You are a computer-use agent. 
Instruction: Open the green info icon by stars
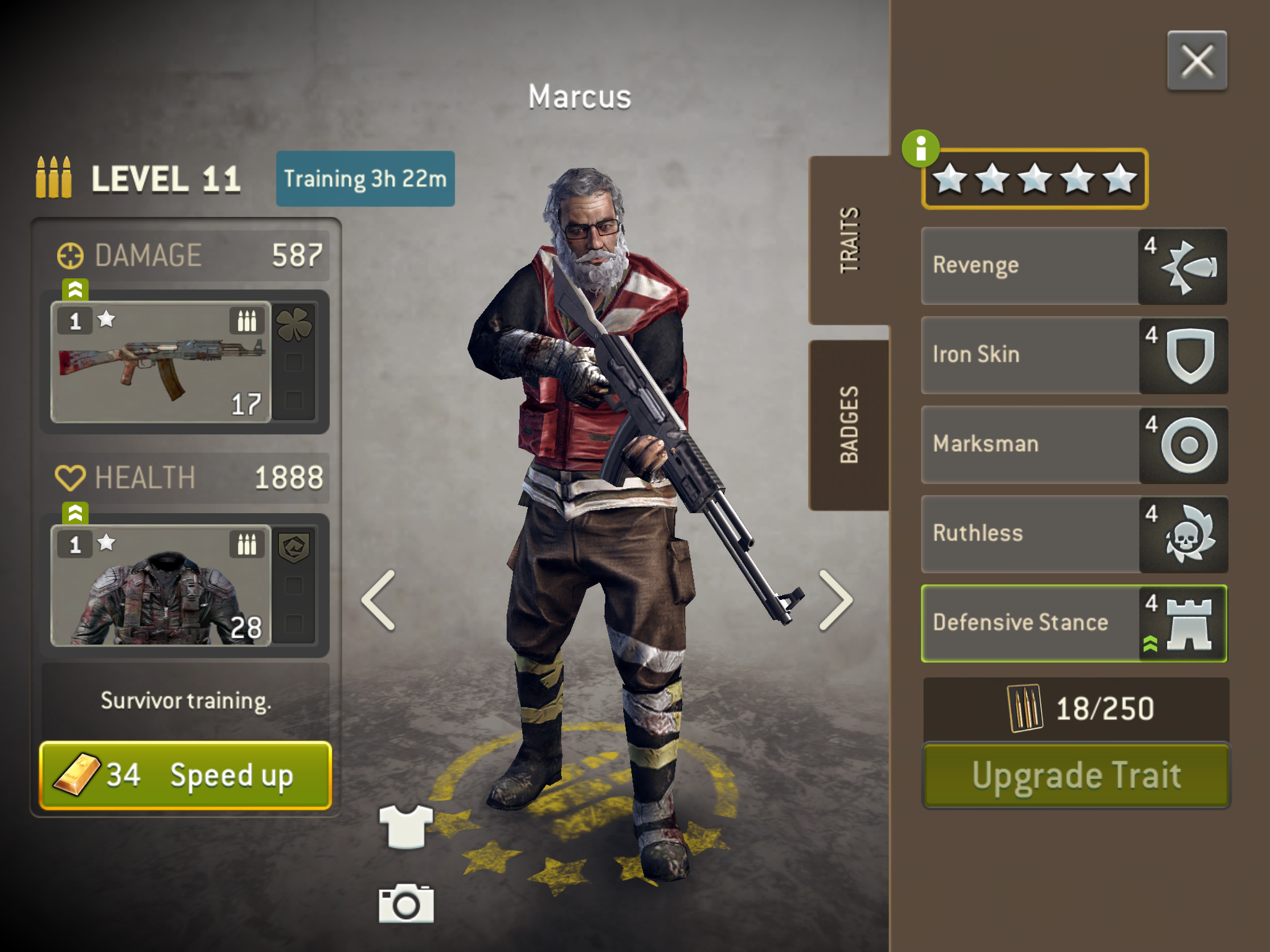pyautogui.click(x=920, y=149)
